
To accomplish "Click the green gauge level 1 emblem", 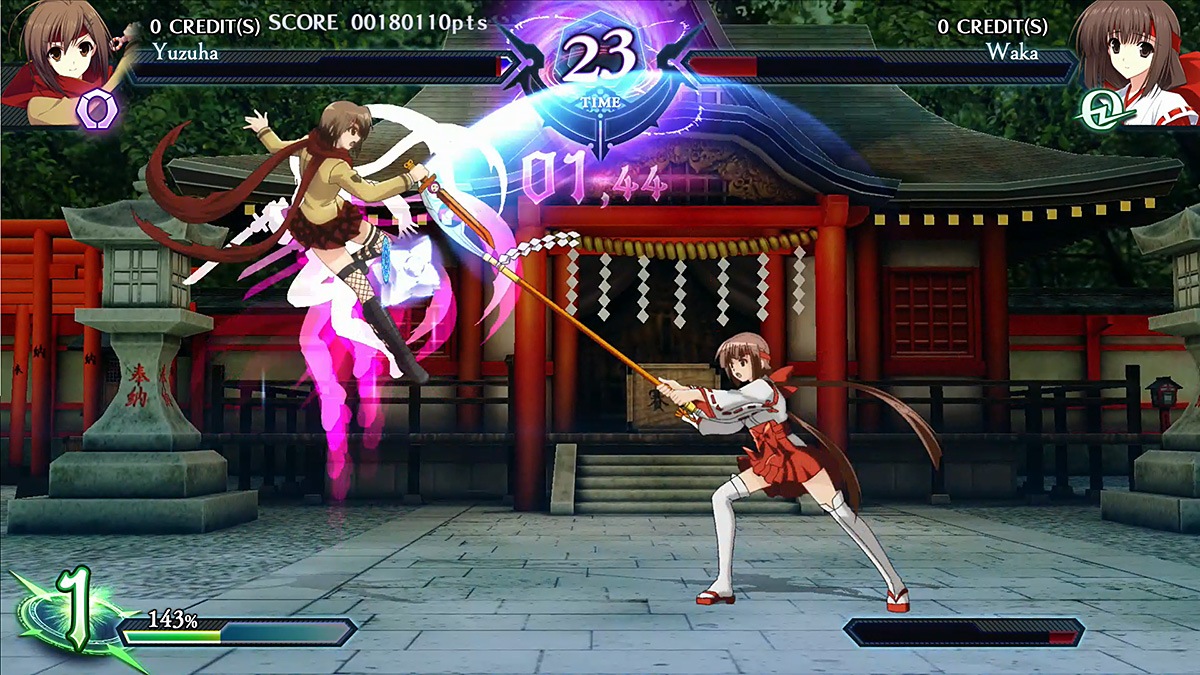I will point(70,612).
